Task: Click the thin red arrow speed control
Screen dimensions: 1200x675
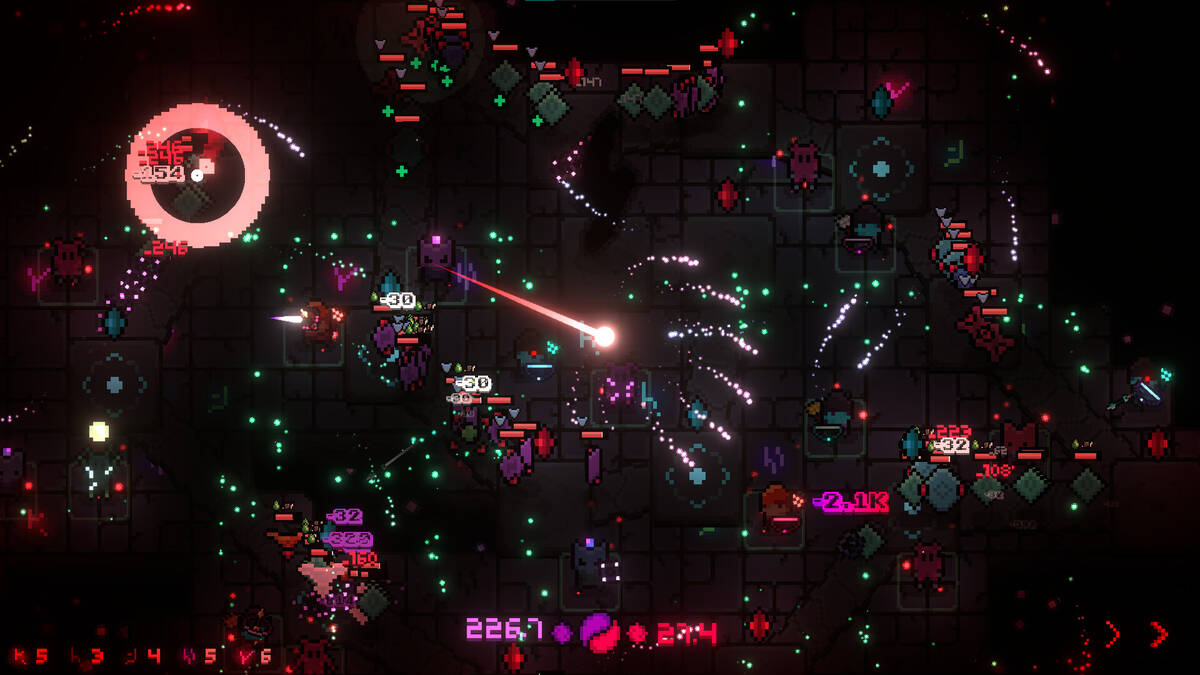Action: (x=1112, y=633)
